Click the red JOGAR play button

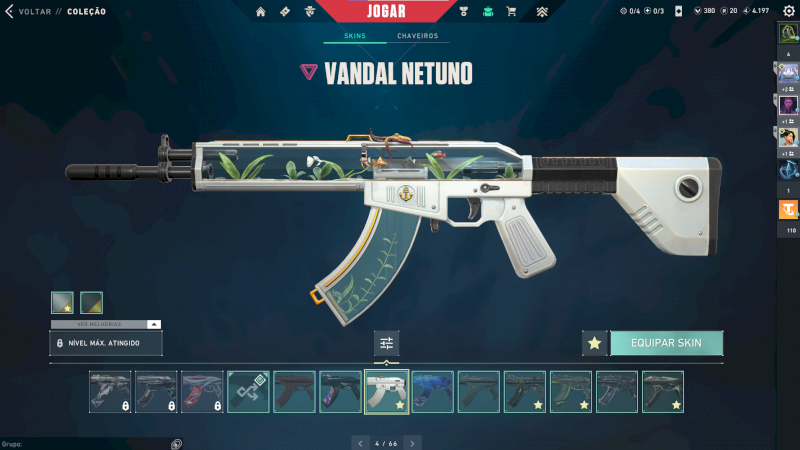pos(399,11)
